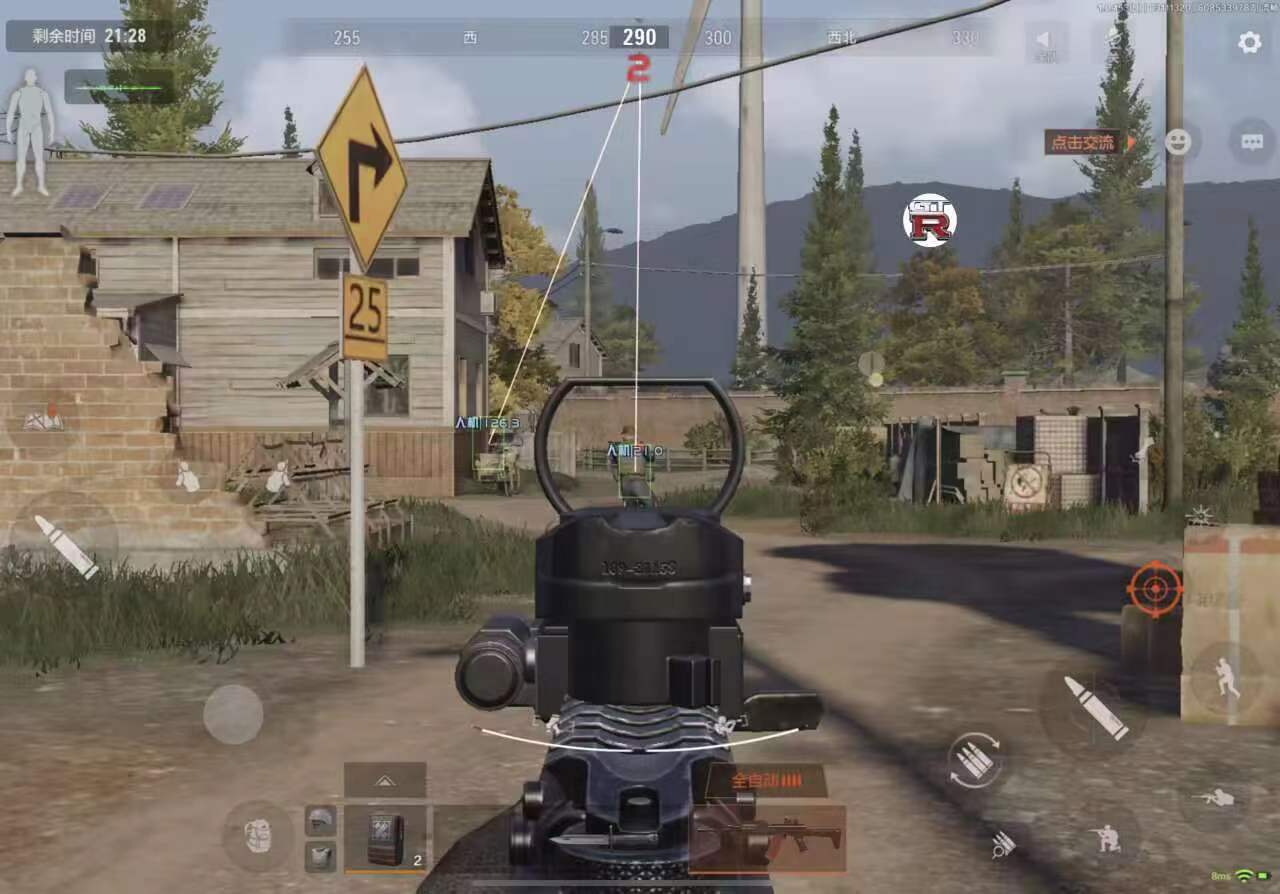The image size is (1280, 894).
Task: Tap the left-side bullet fire button
Action: (x=65, y=546)
